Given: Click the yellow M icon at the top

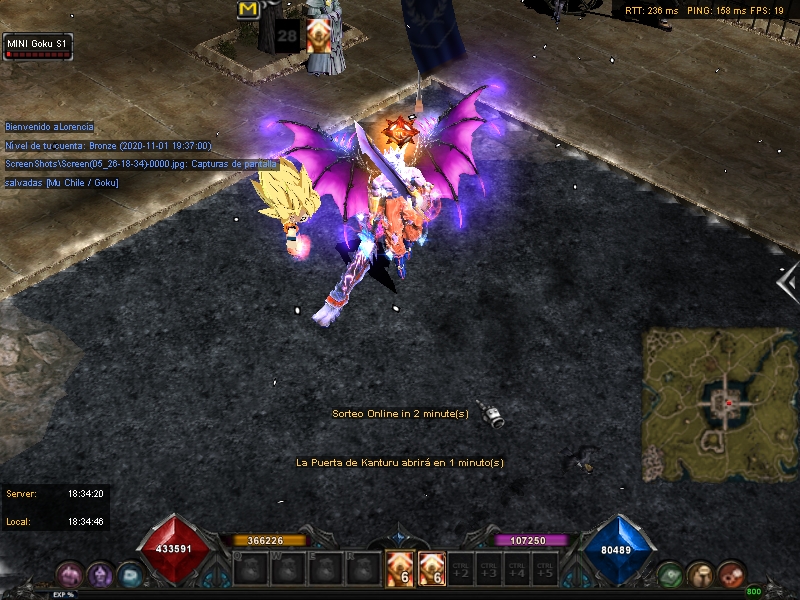Looking at the screenshot, I should click(x=247, y=9).
